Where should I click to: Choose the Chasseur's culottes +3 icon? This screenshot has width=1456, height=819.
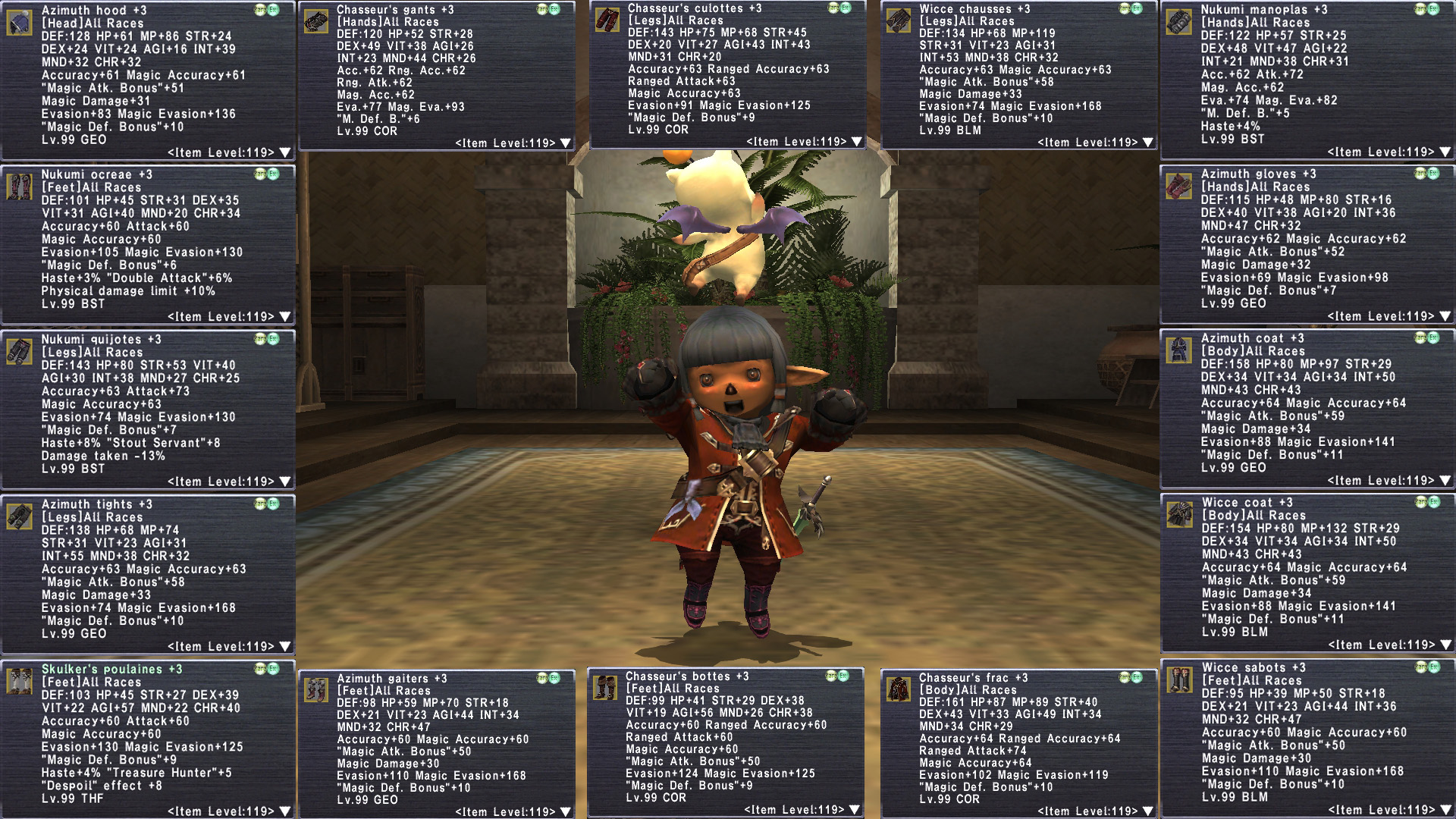point(607,20)
